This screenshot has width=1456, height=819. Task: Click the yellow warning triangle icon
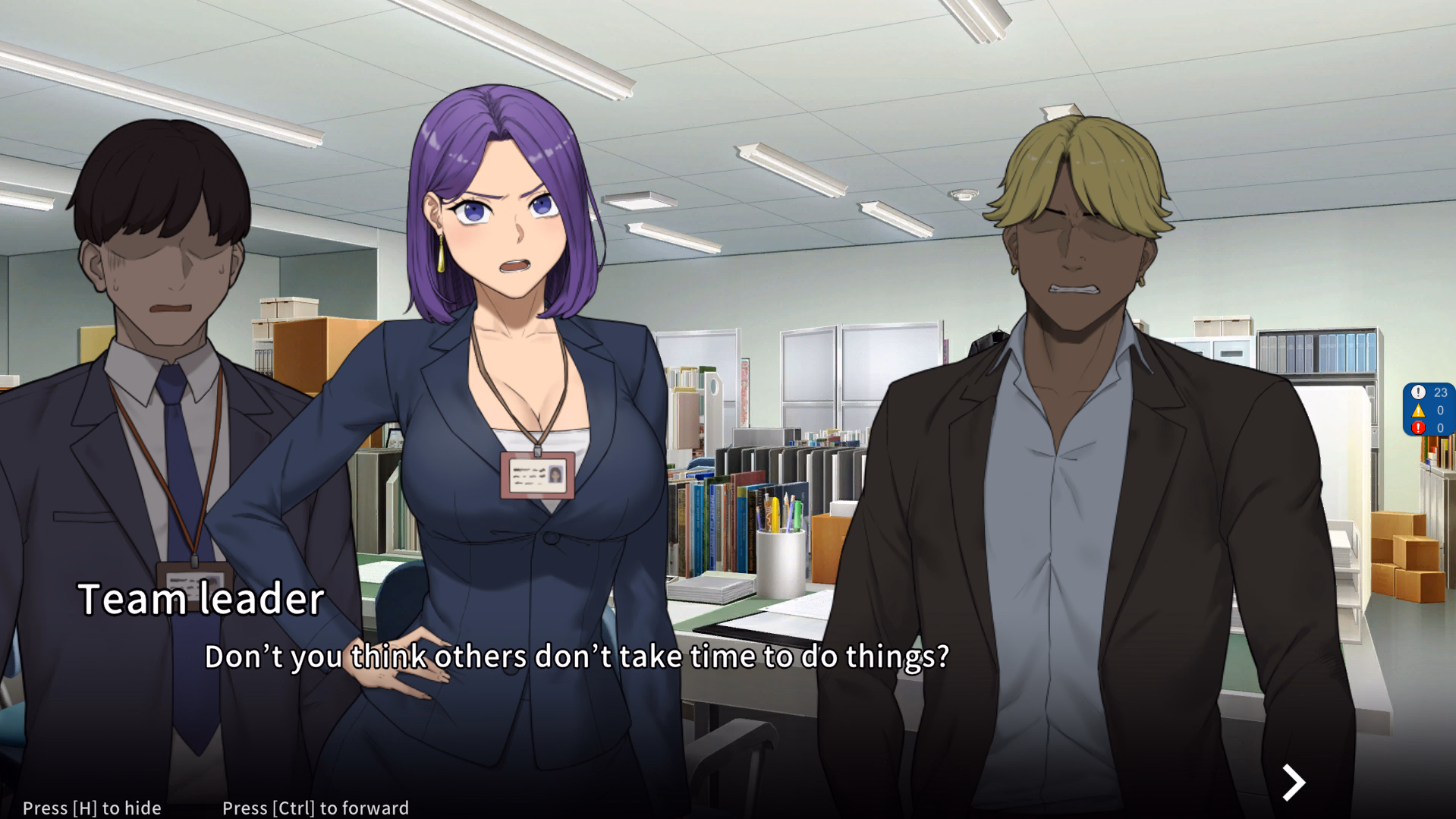pyautogui.click(x=1419, y=410)
